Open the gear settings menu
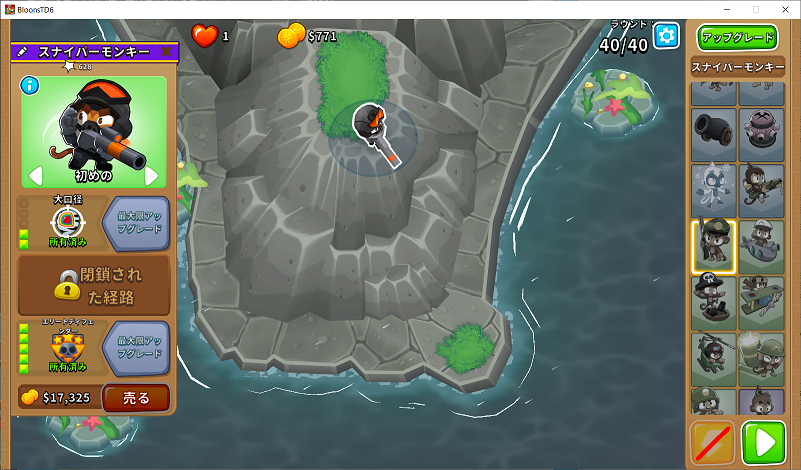 click(x=666, y=37)
